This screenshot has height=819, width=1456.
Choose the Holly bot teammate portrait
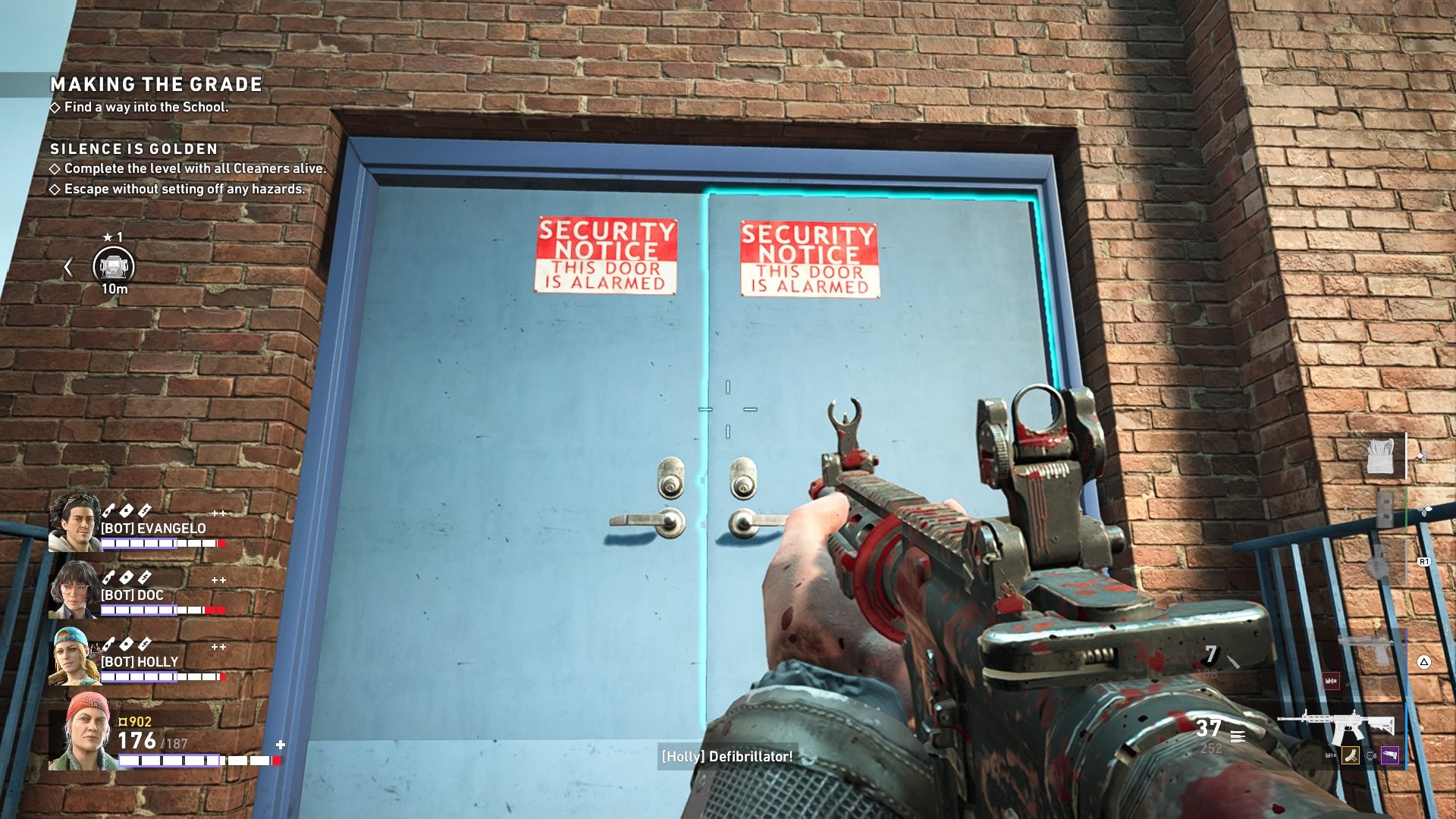[x=74, y=656]
